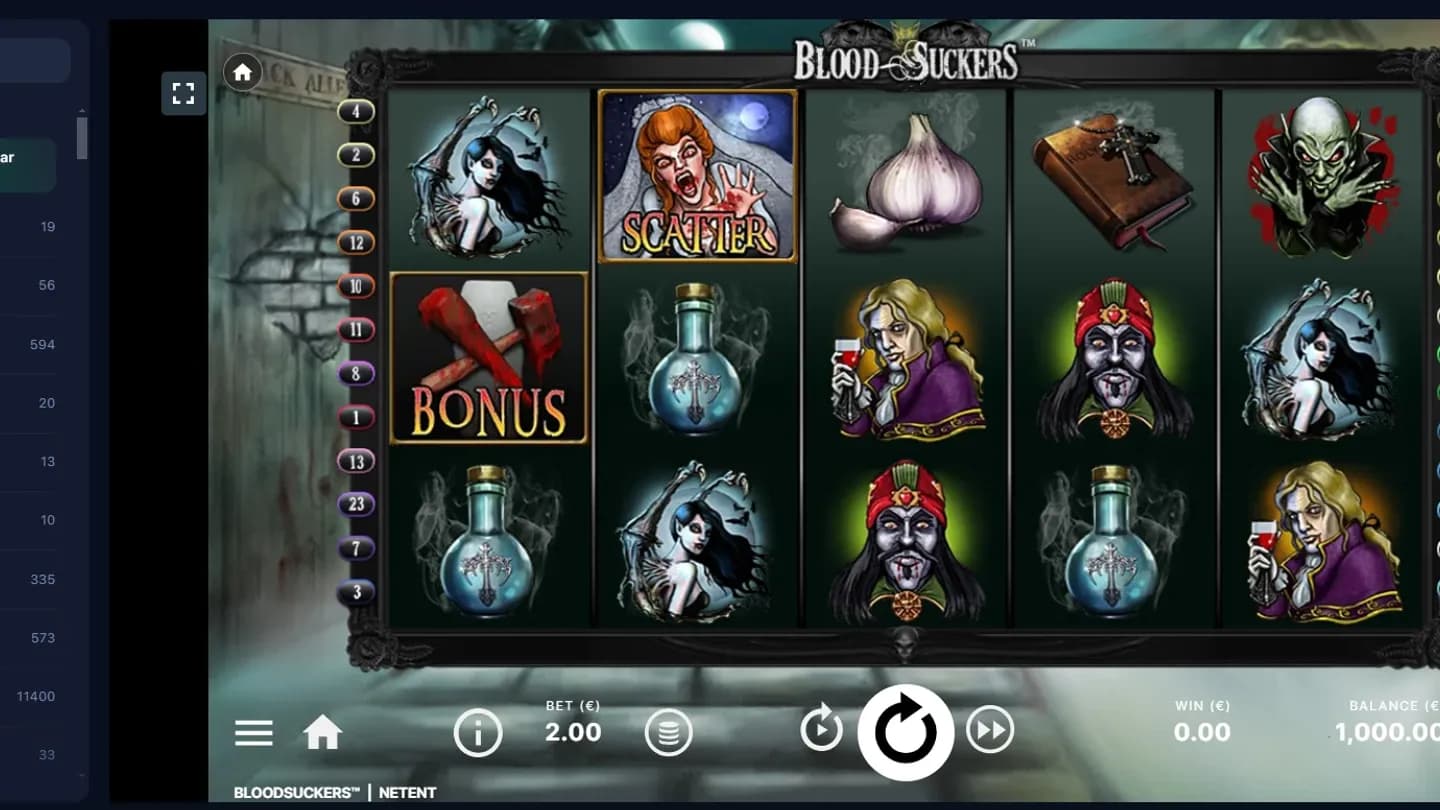The height and width of the screenshot is (810, 1440).
Task: Enable fast play with the double-arrow icon
Action: (x=991, y=730)
